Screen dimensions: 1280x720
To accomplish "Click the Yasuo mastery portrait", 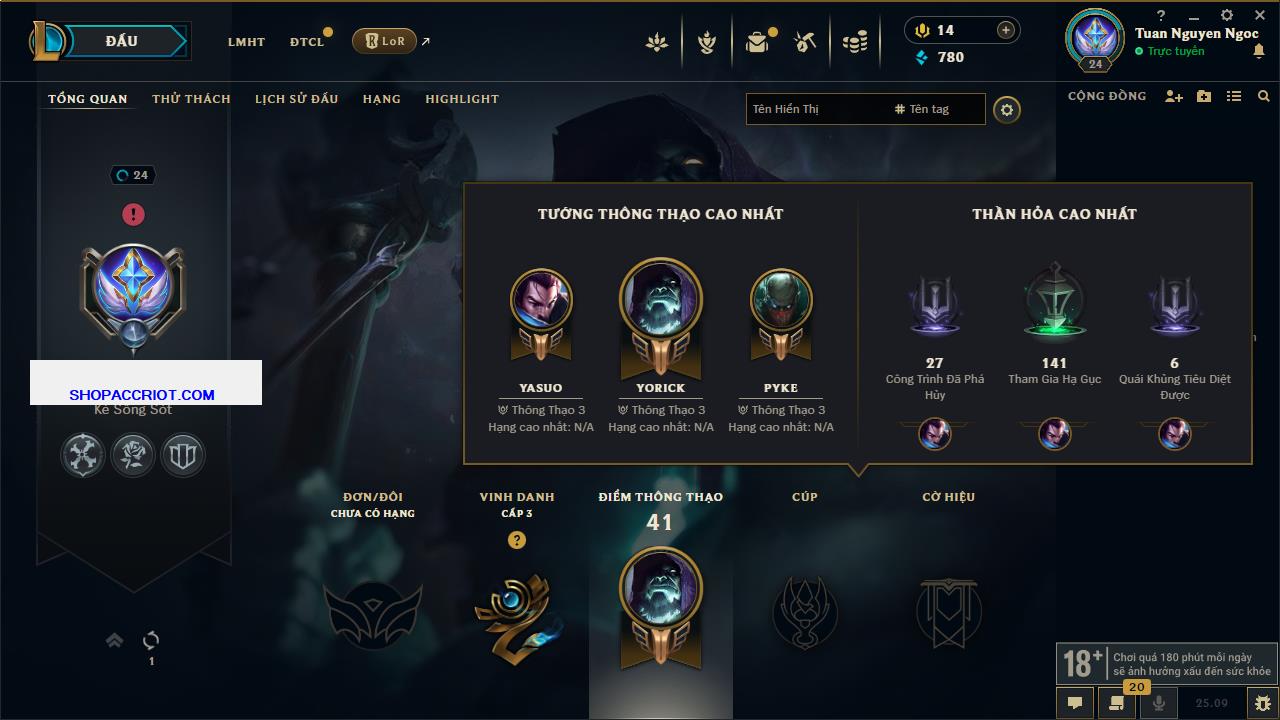I will [541, 300].
